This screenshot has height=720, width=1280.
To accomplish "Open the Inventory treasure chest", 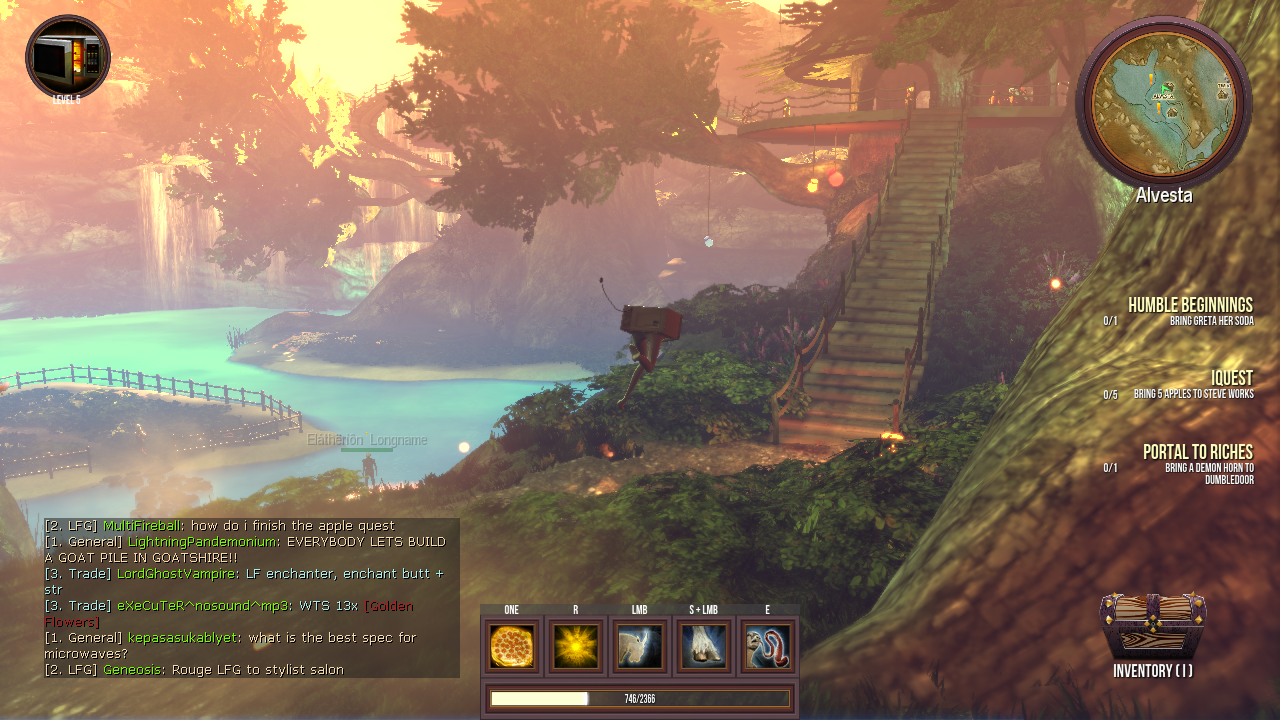I will pyautogui.click(x=1153, y=626).
